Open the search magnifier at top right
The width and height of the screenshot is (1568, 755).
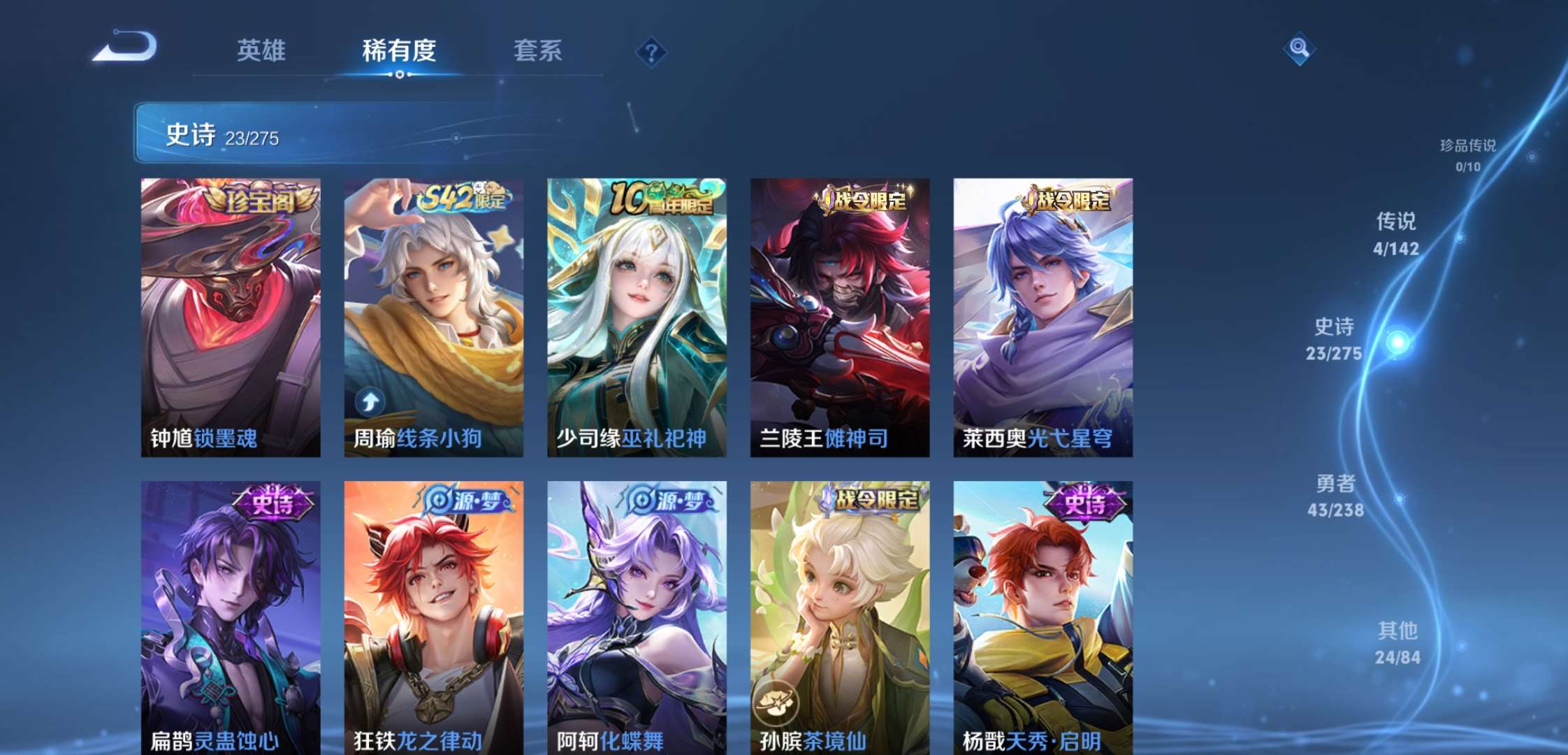point(1300,49)
